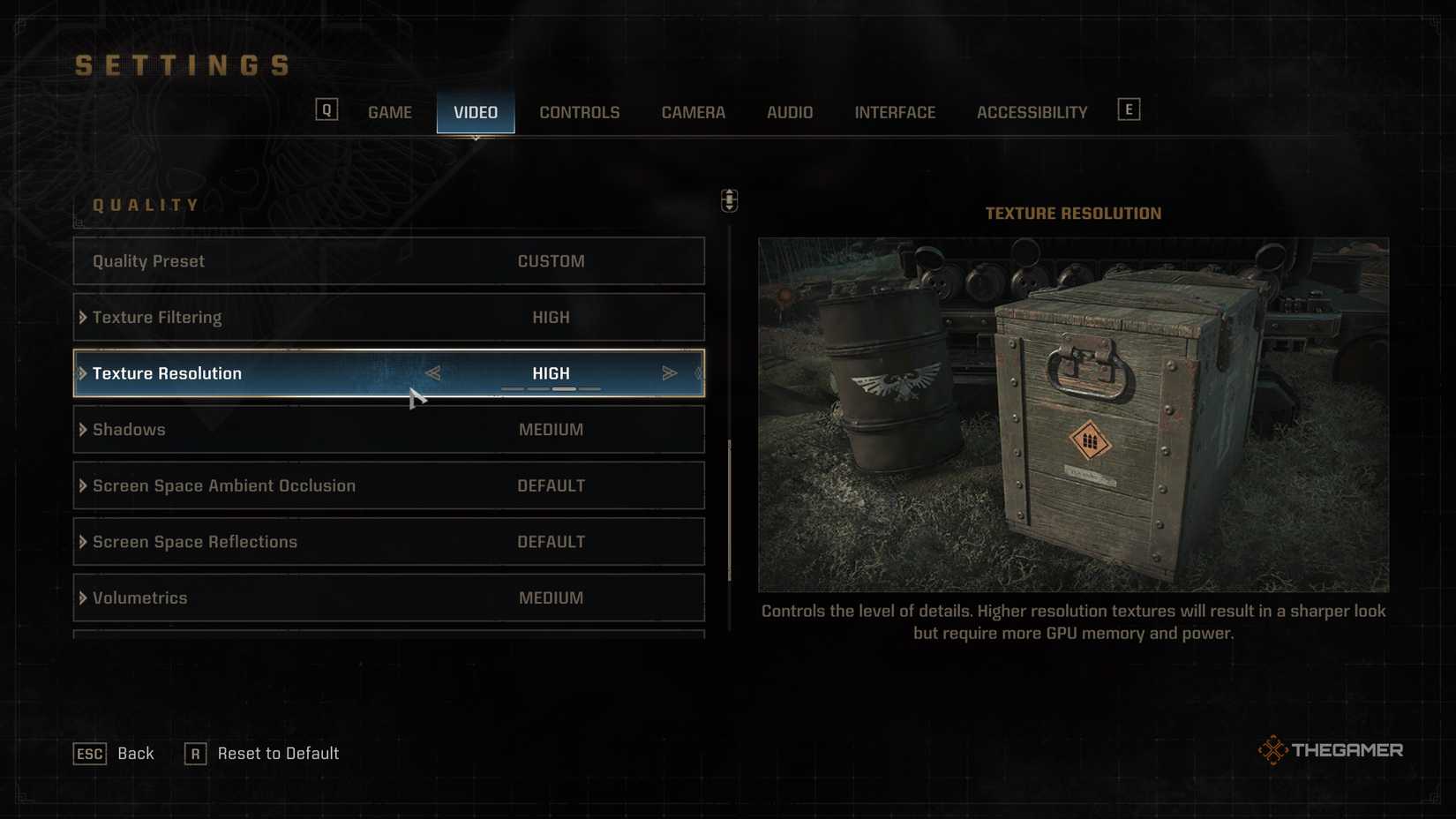The image size is (1456, 819).
Task: Reset settings to default
Action: pyautogui.click(x=262, y=754)
